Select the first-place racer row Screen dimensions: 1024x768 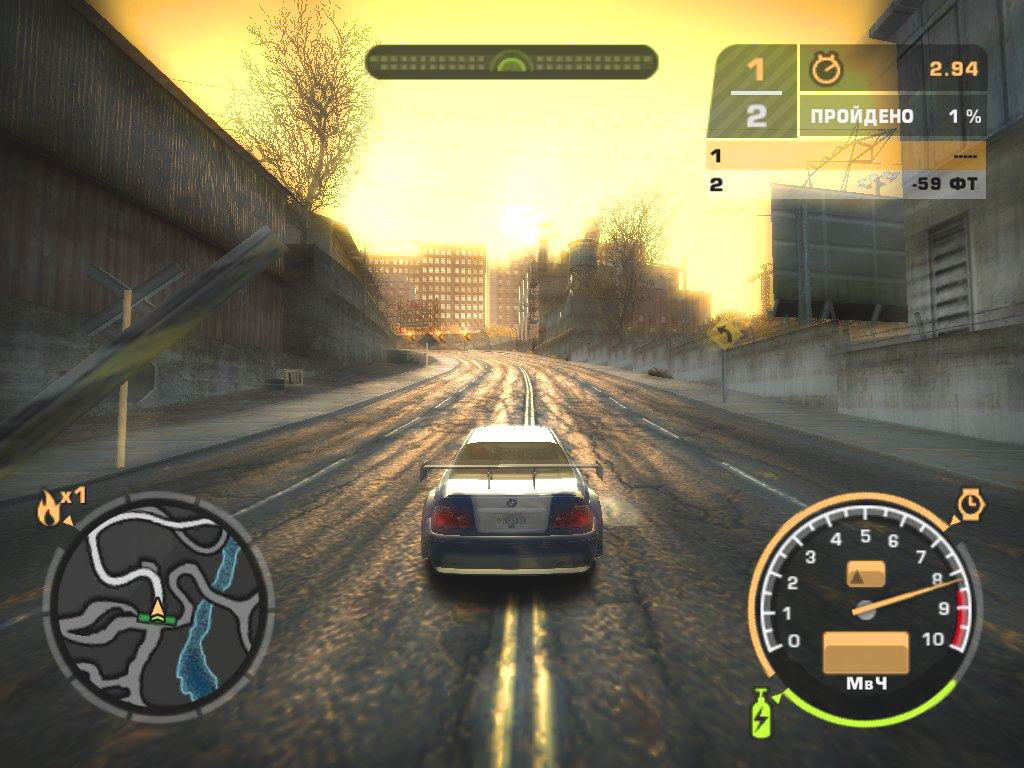click(x=845, y=155)
